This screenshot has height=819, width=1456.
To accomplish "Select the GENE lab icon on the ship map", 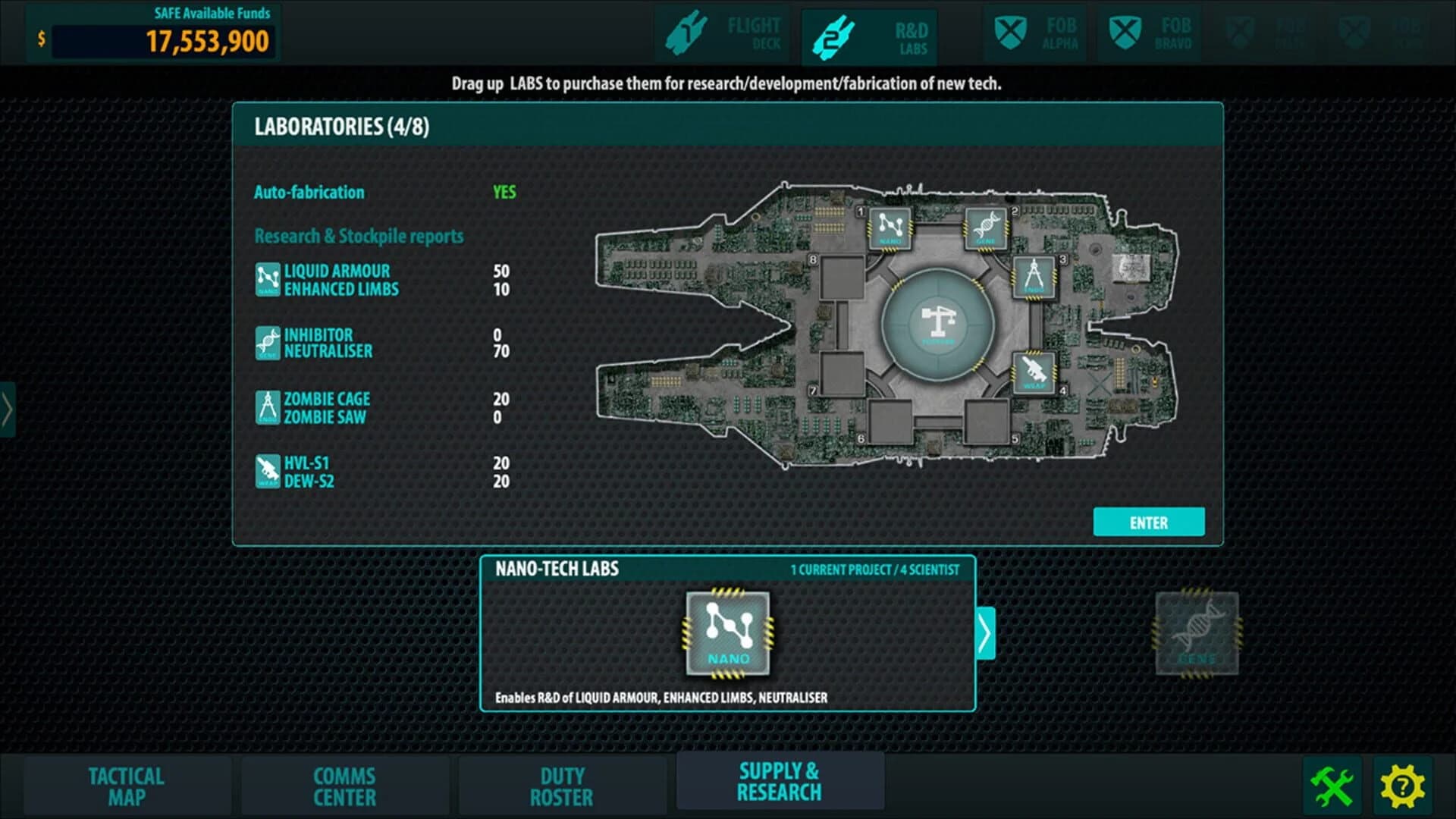I will 987,227.
